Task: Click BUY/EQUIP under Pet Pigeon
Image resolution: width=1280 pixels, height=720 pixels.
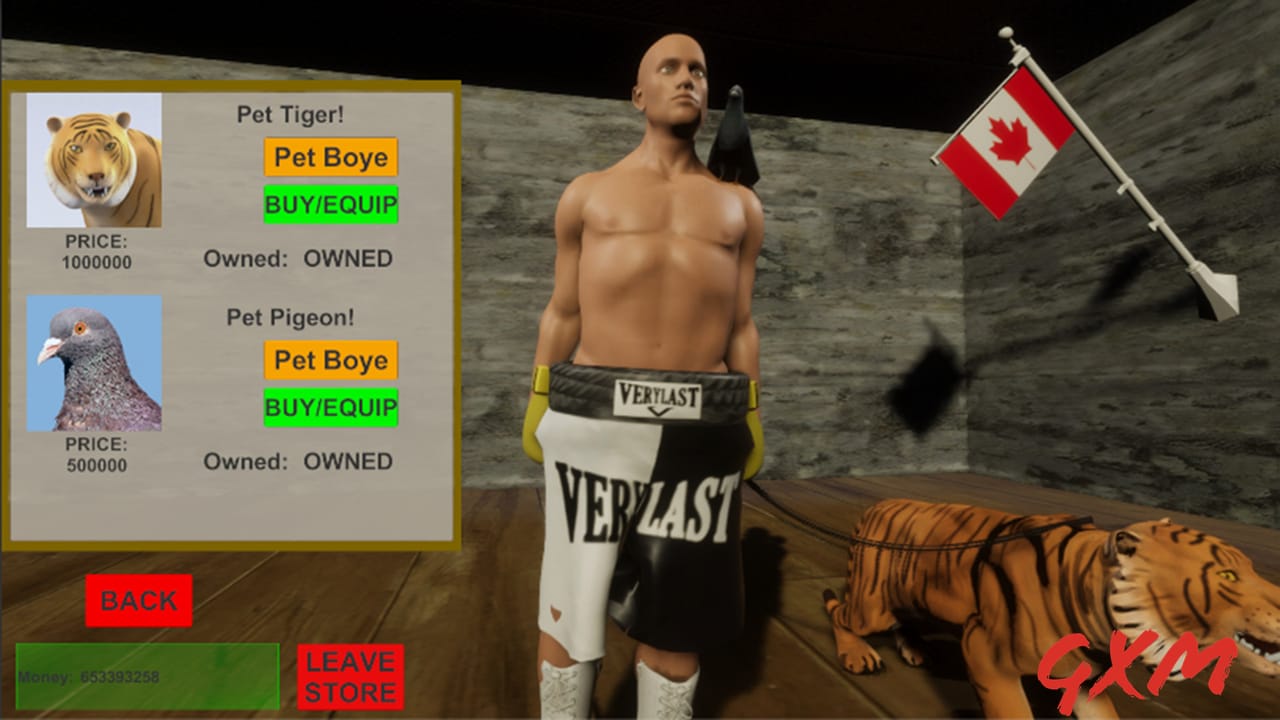Action: coord(330,408)
